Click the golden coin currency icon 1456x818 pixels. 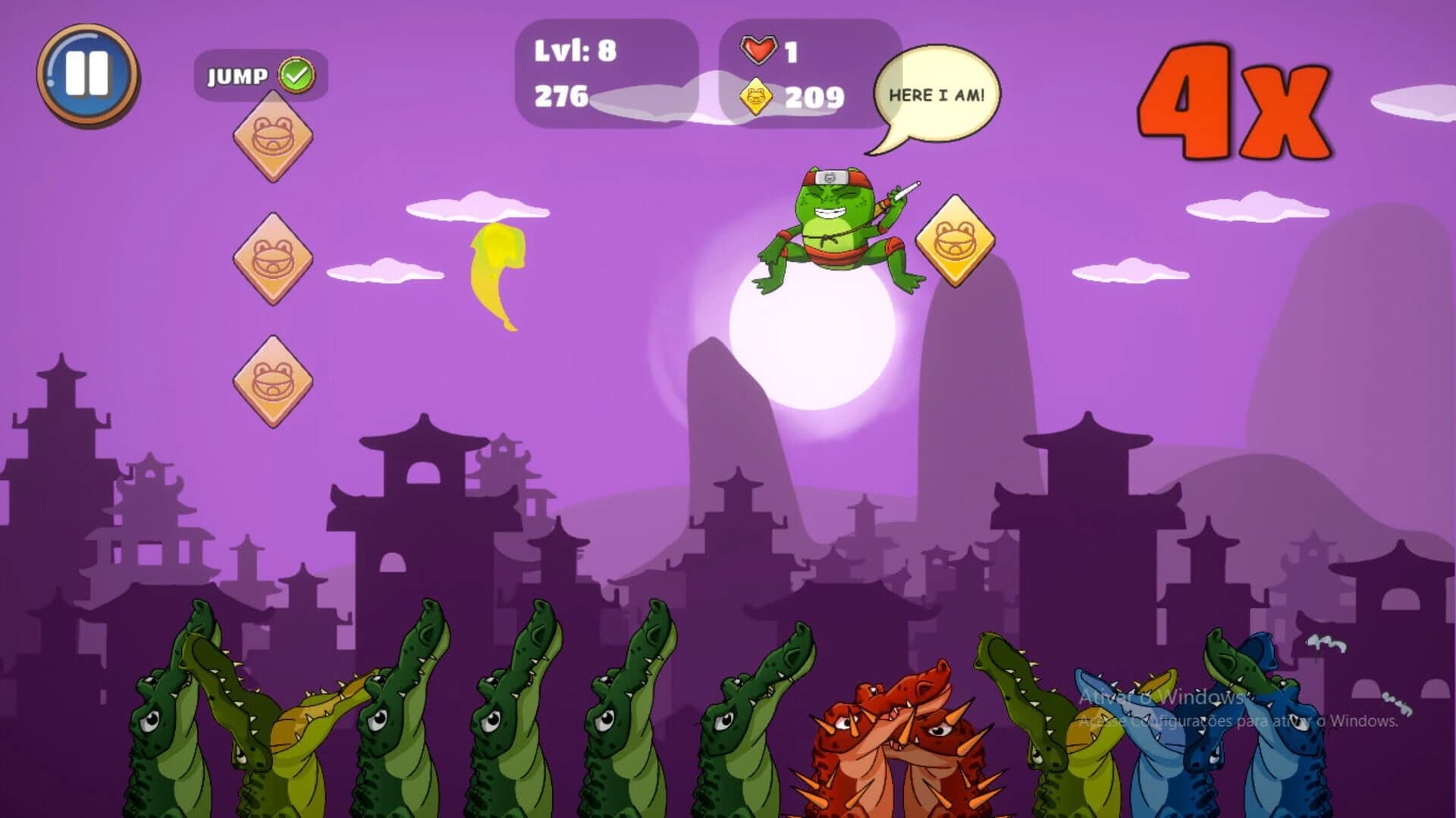[x=756, y=97]
